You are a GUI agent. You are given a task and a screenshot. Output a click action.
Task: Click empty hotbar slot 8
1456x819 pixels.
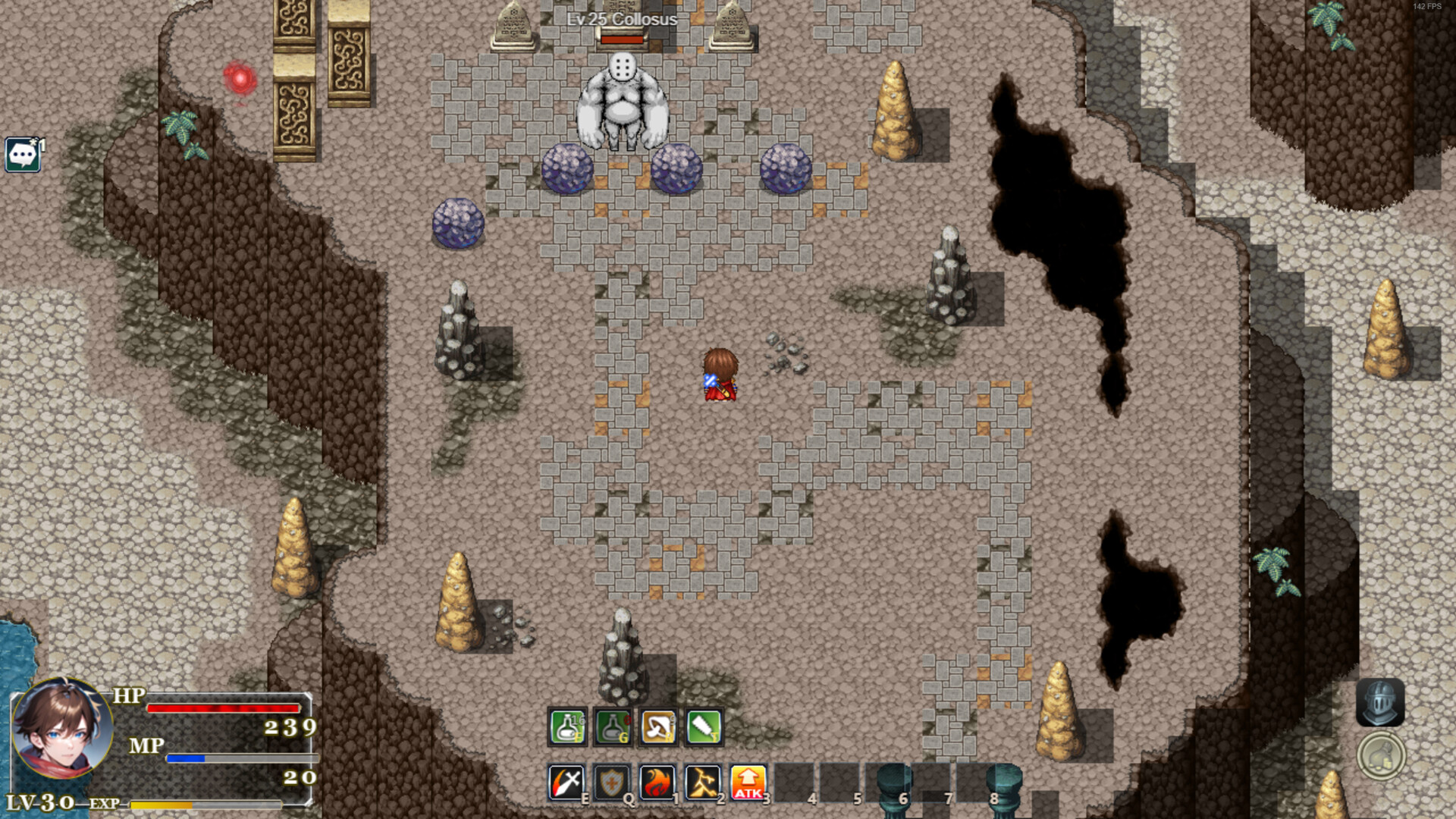point(976,781)
